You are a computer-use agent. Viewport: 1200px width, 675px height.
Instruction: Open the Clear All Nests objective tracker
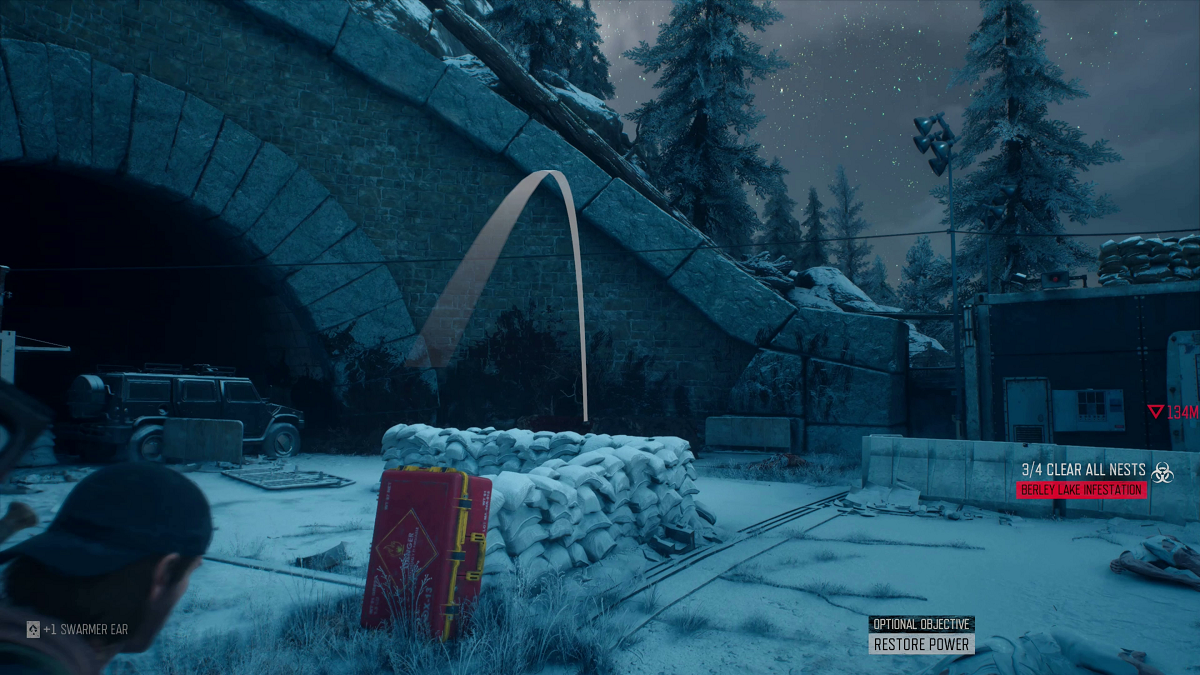[1083, 469]
